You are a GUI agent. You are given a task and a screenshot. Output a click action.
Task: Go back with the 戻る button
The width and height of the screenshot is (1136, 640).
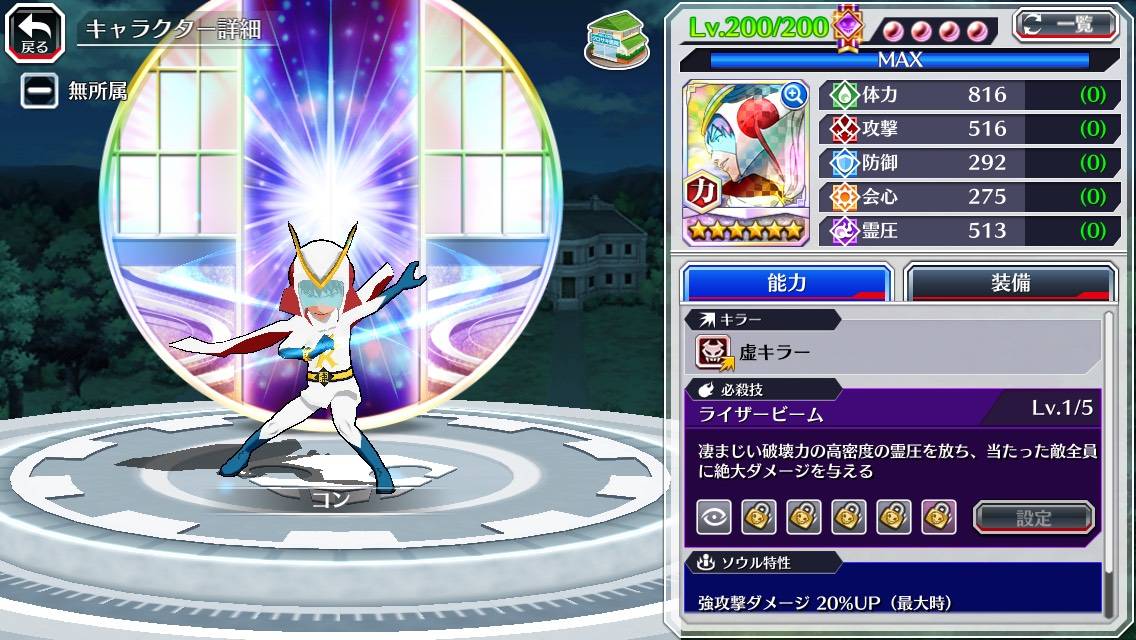click(34, 31)
